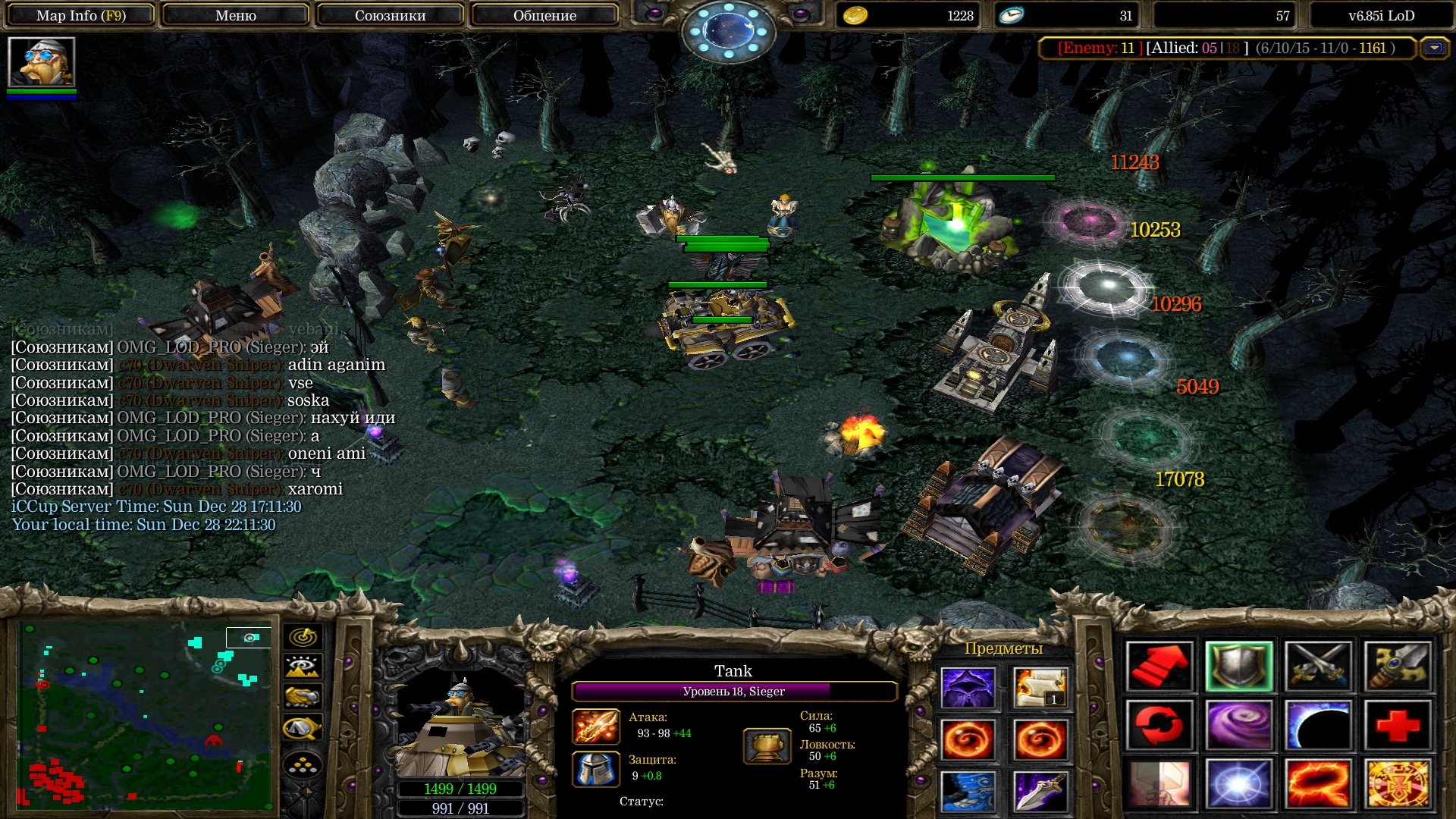
Task: Select the blue boots item slot
Action: pos(968,791)
